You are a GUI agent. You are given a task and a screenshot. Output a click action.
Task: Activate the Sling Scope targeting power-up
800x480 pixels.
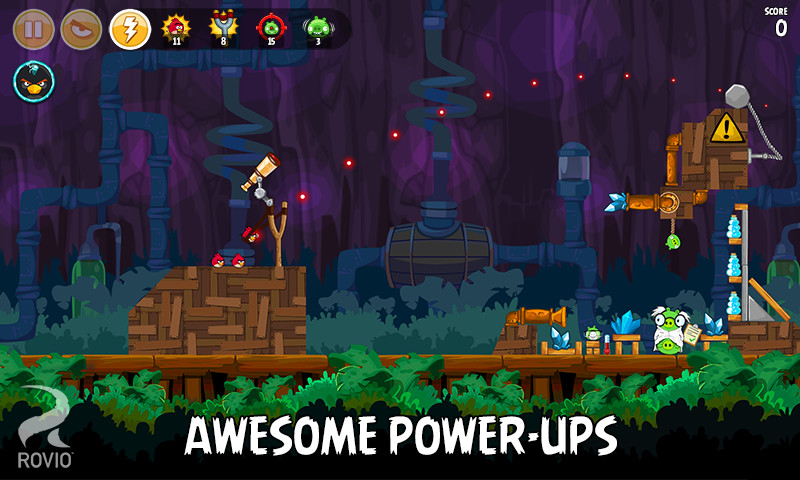270,27
